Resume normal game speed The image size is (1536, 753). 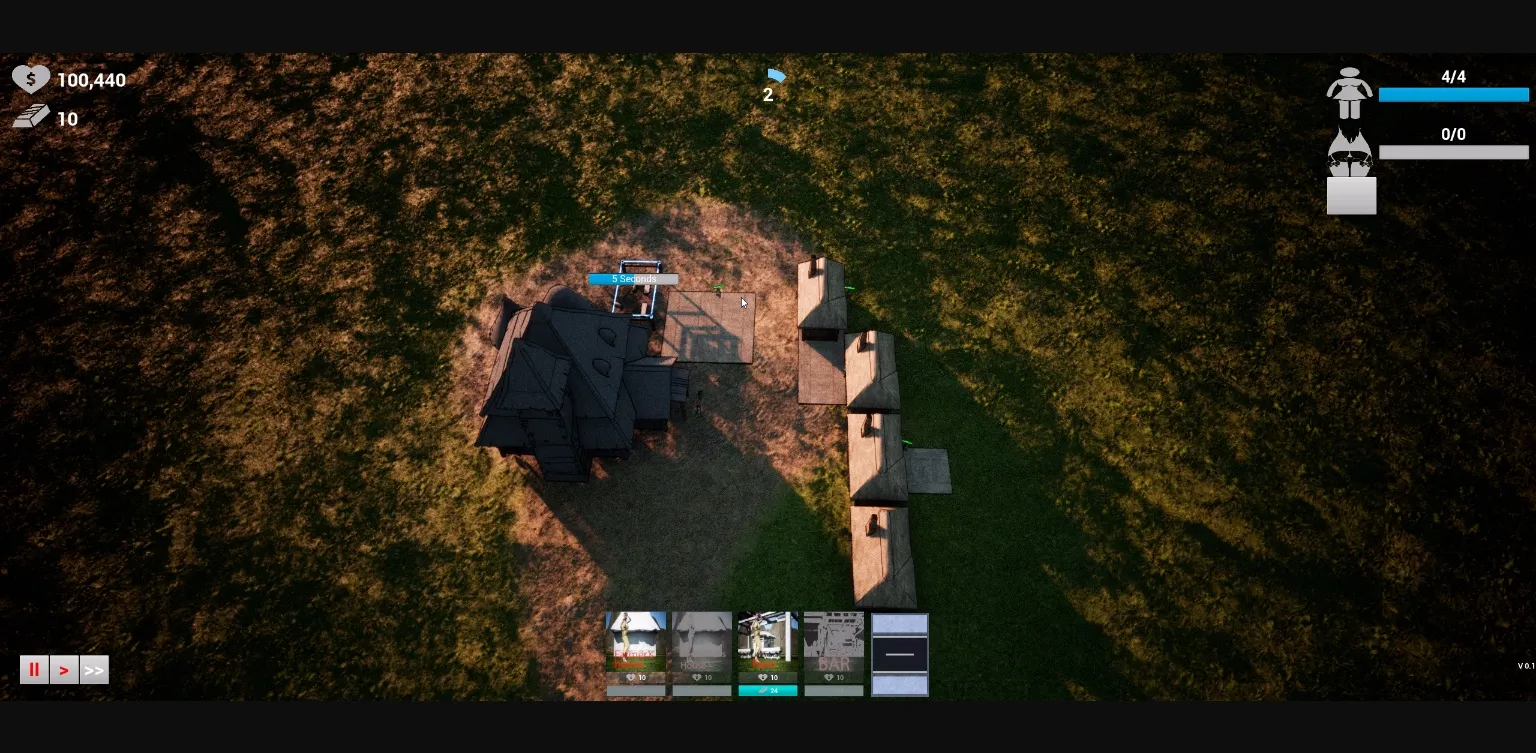[64, 669]
